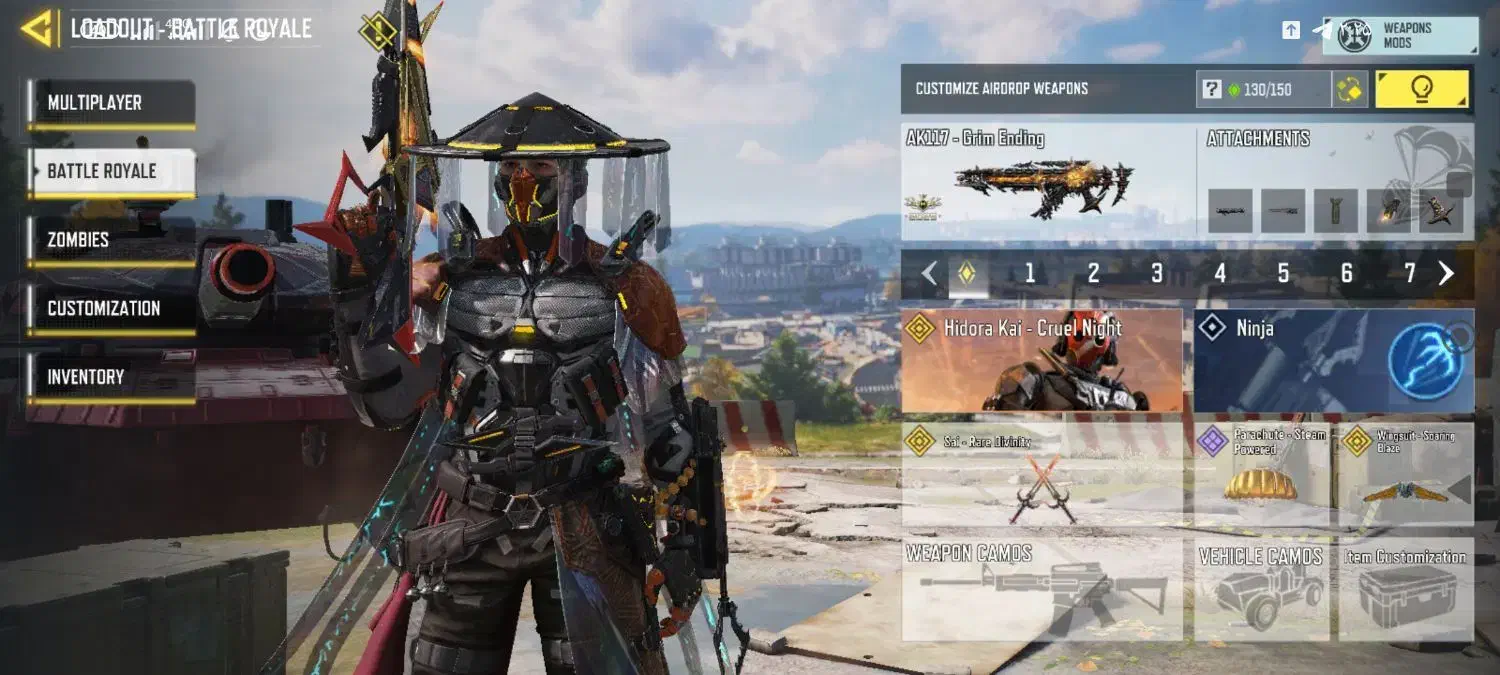Choose the Ninja class tile

coord(1333,361)
